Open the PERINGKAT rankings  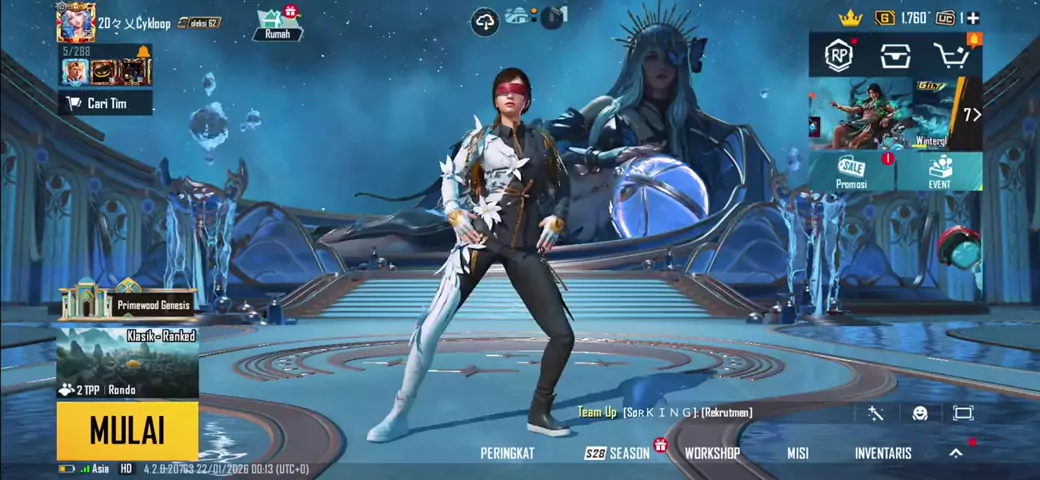coord(507,453)
